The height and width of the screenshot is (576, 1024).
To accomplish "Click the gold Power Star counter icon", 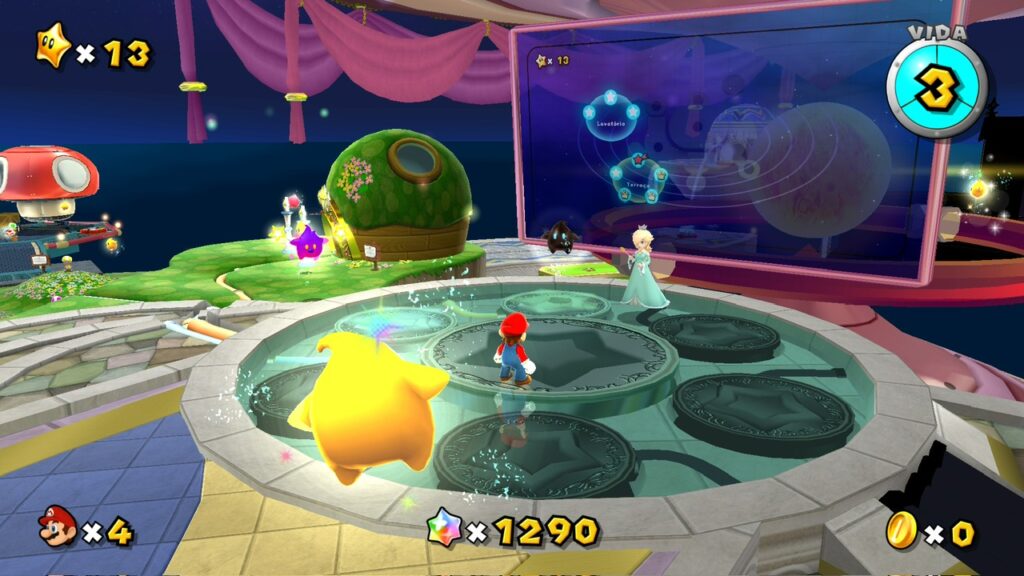I will tap(53, 47).
